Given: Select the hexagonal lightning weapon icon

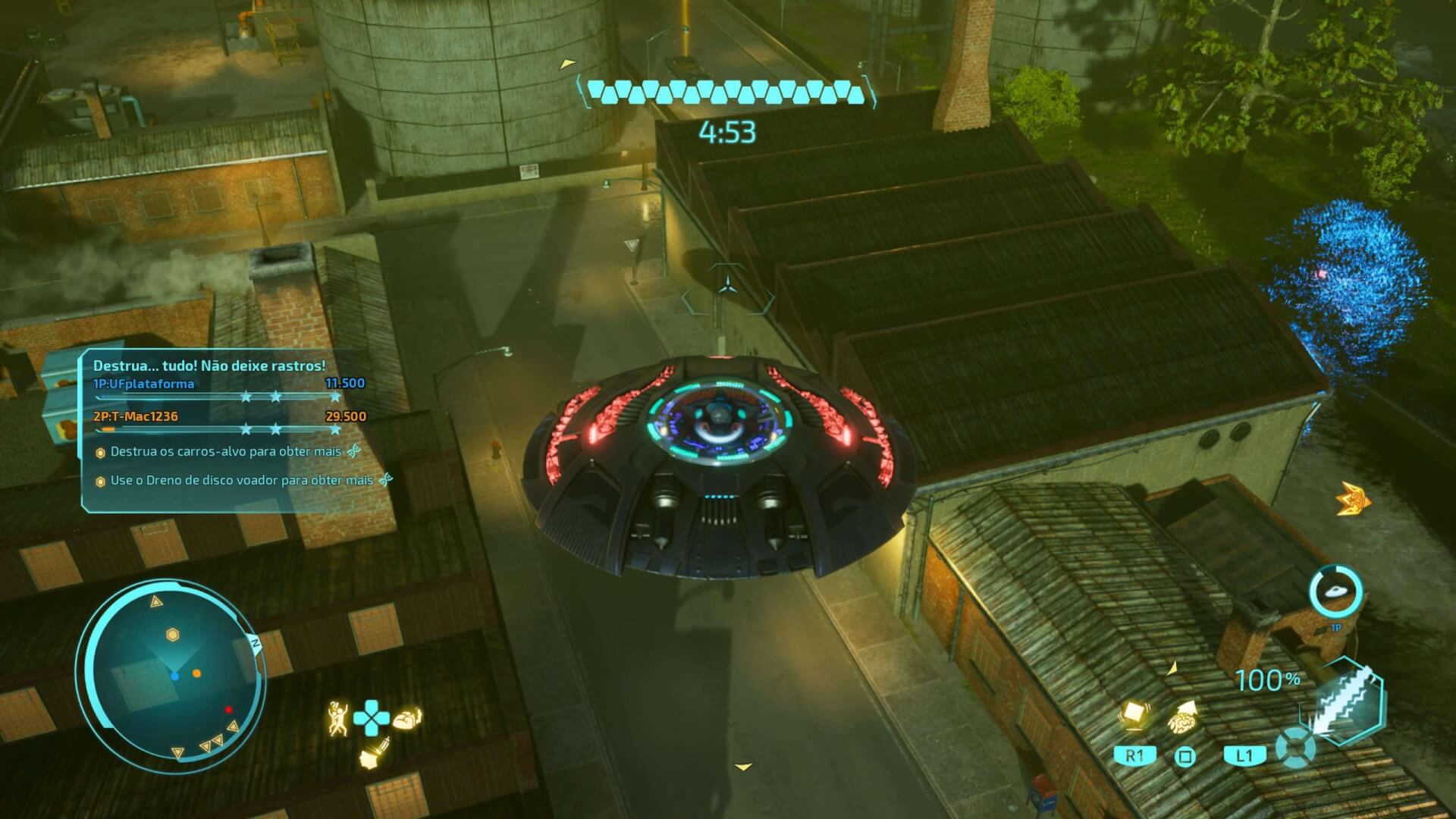Looking at the screenshot, I should tap(1345, 702).
